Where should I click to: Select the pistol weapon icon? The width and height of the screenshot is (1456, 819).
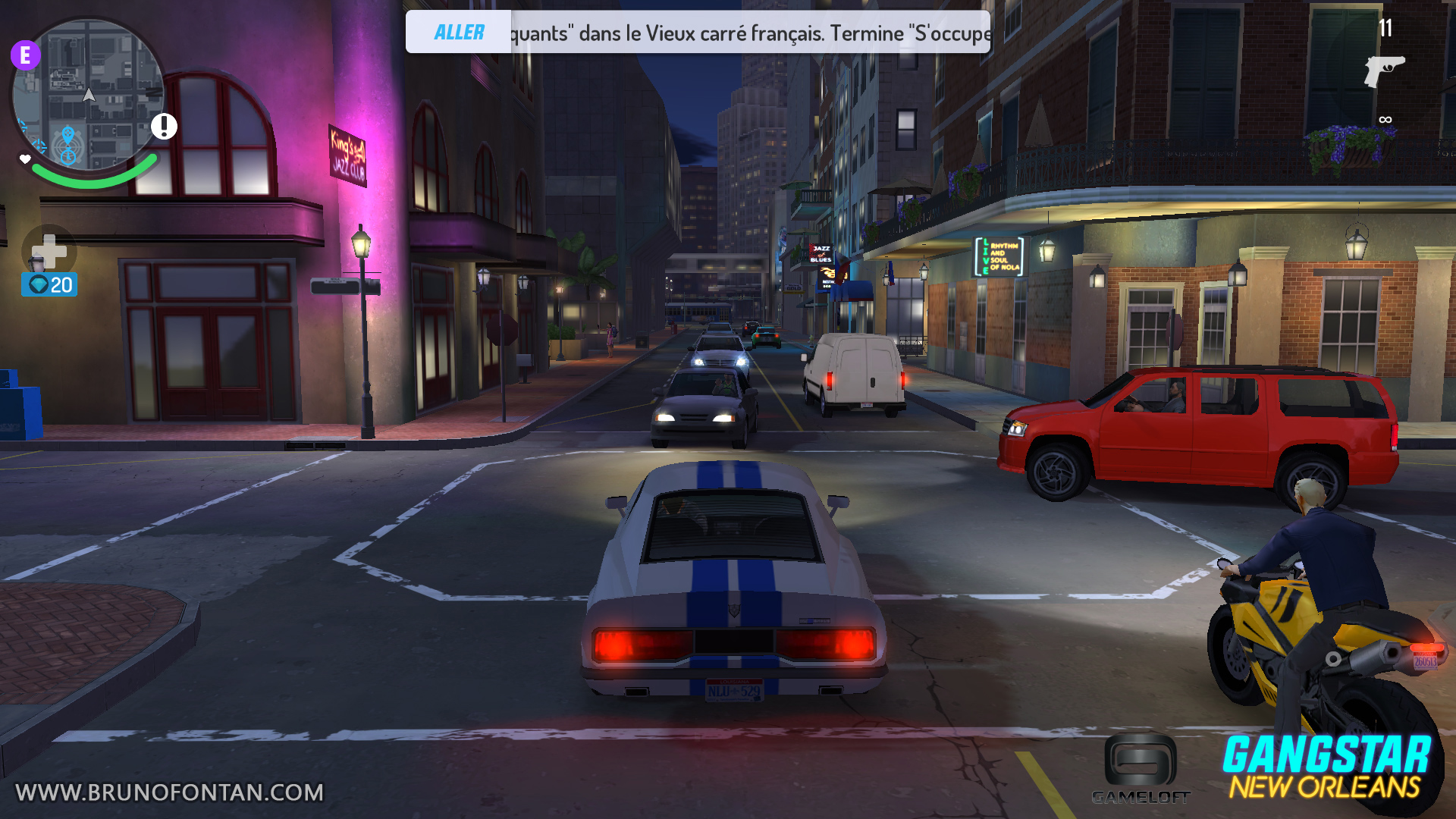(x=1384, y=71)
